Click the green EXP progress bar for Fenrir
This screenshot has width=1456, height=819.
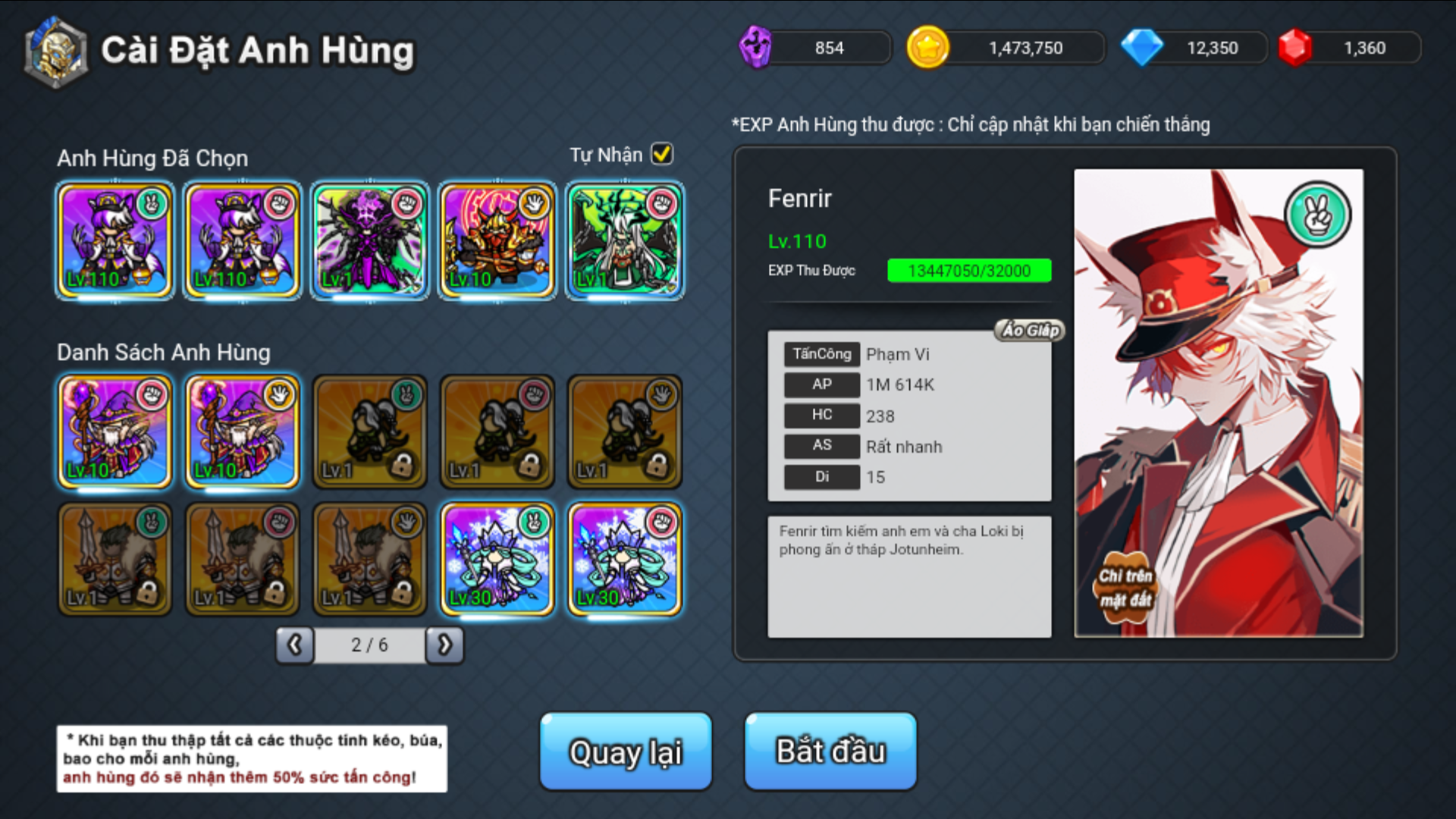tap(970, 270)
